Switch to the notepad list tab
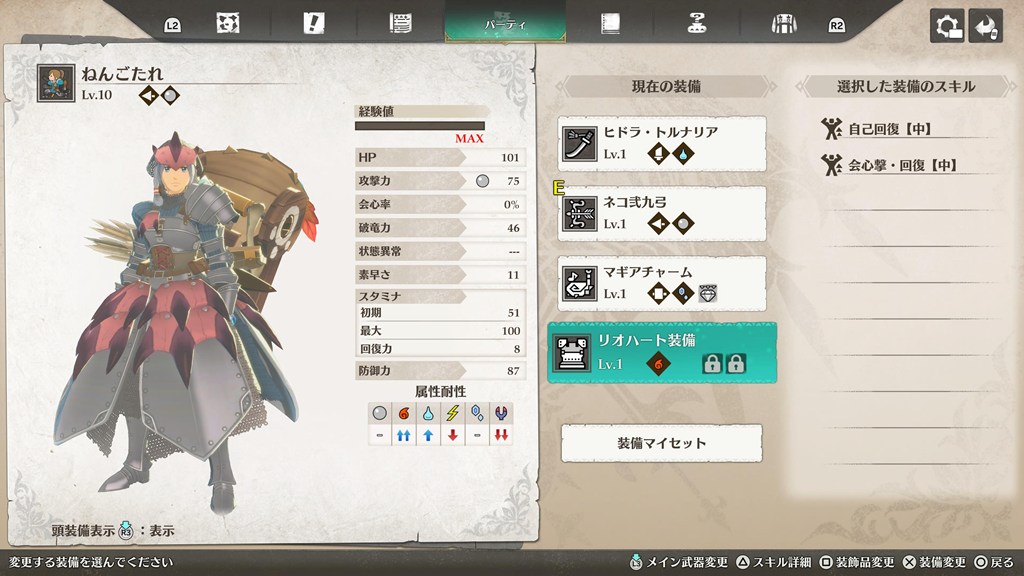Image resolution: width=1024 pixels, height=576 pixels. 401,24
